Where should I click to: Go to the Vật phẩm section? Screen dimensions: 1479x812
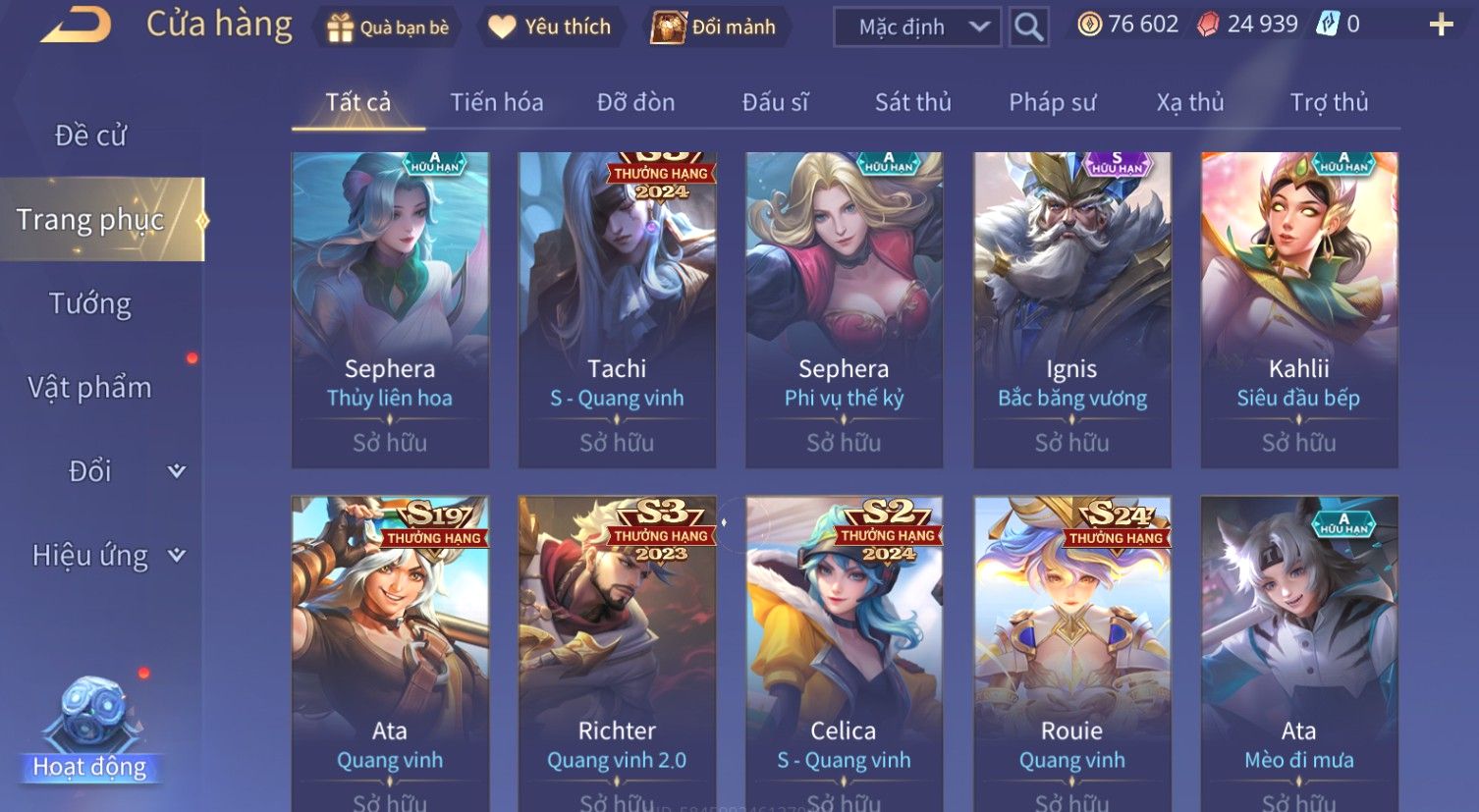pyautogui.click(x=90, y=388)
